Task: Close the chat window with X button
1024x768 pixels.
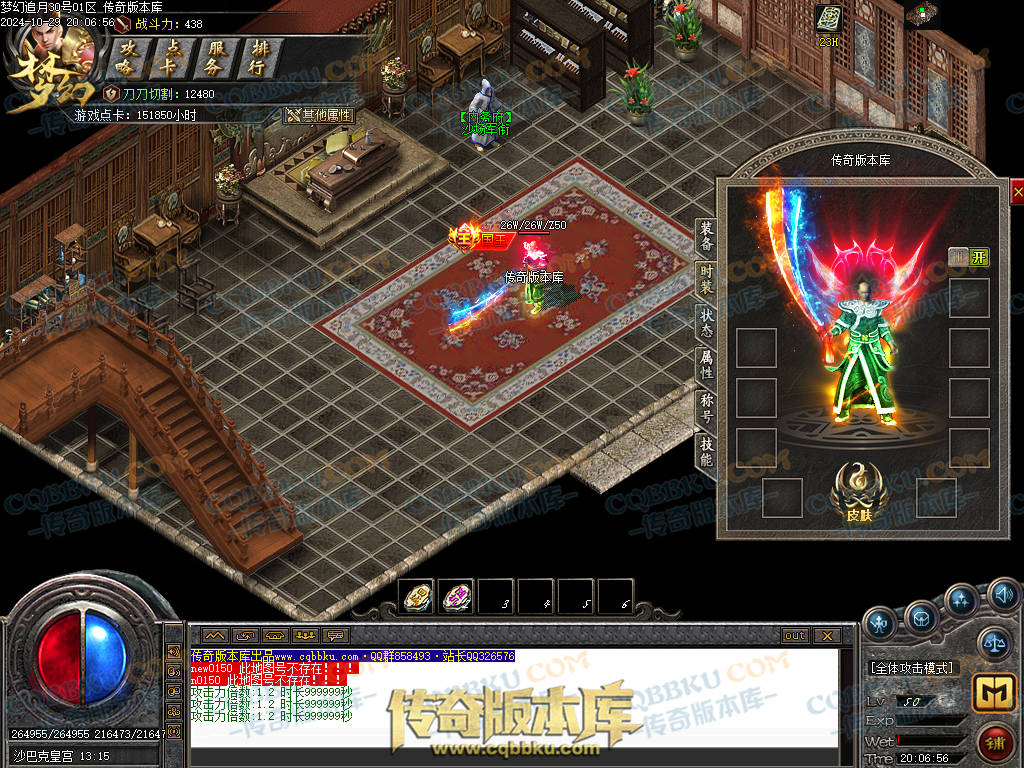Action: [x=826, y=635]
